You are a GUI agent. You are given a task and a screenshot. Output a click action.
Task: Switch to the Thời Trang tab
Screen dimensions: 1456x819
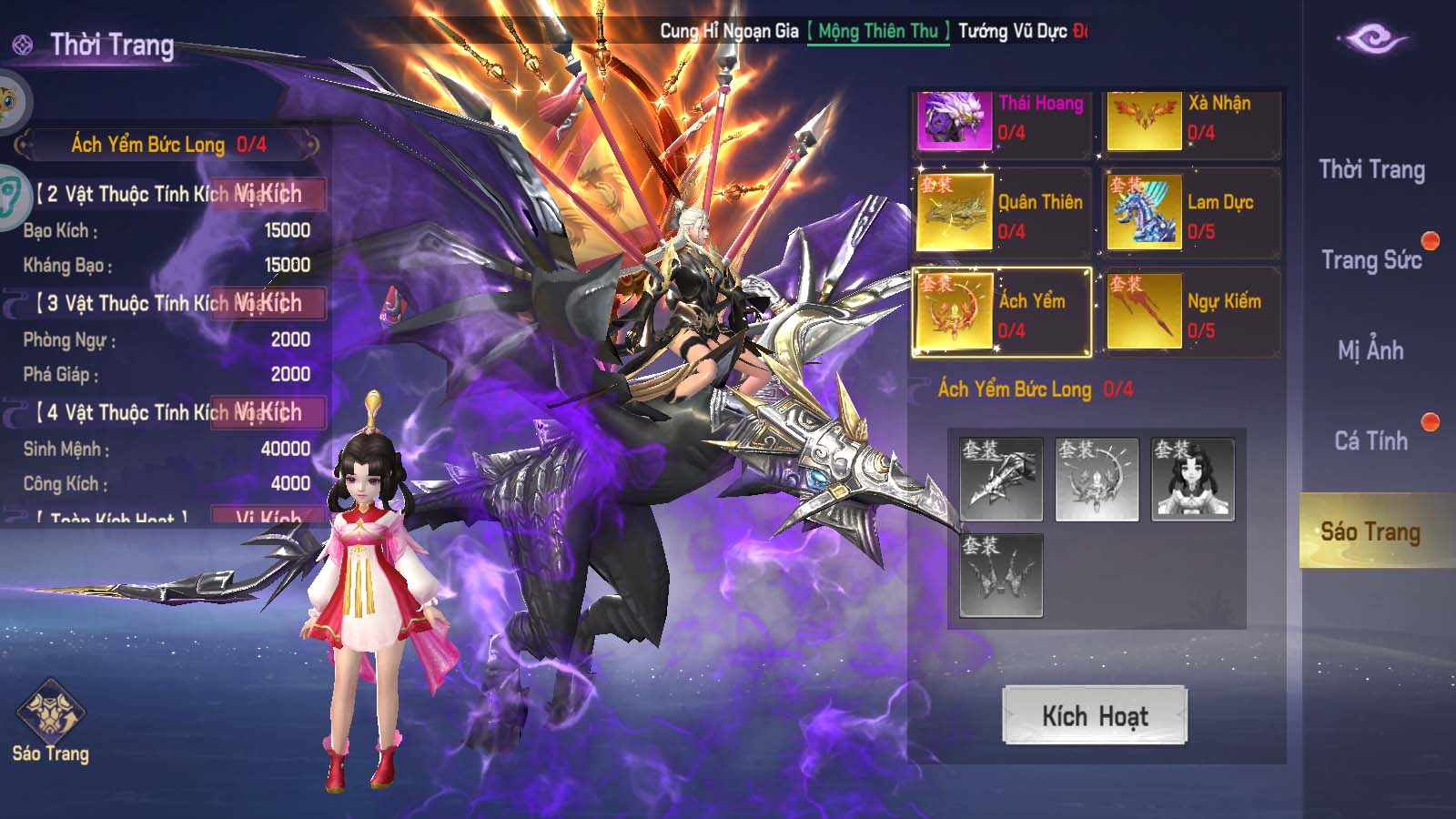pos(1371,170)
